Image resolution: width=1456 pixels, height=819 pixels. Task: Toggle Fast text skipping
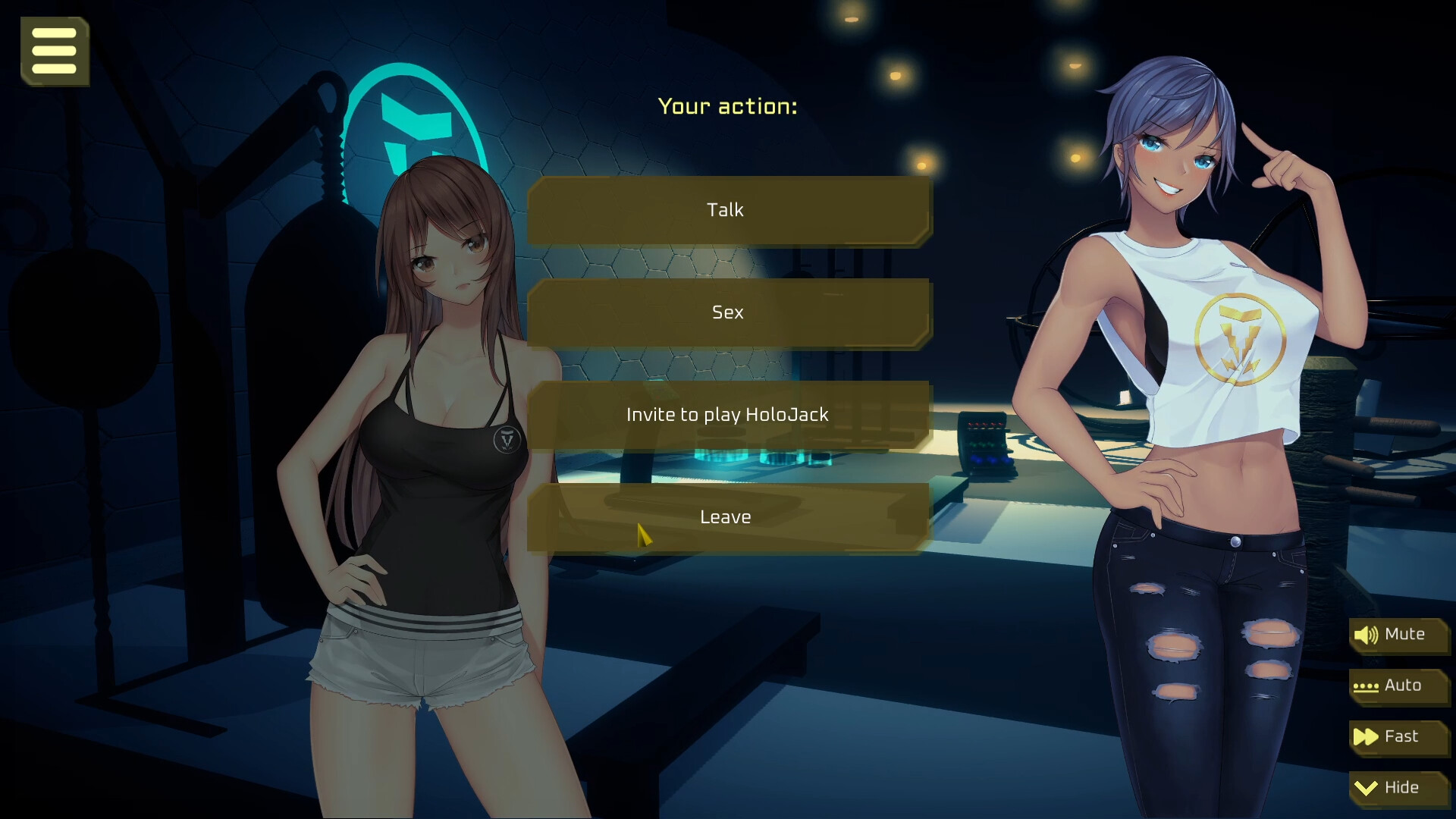(1401, 736)
